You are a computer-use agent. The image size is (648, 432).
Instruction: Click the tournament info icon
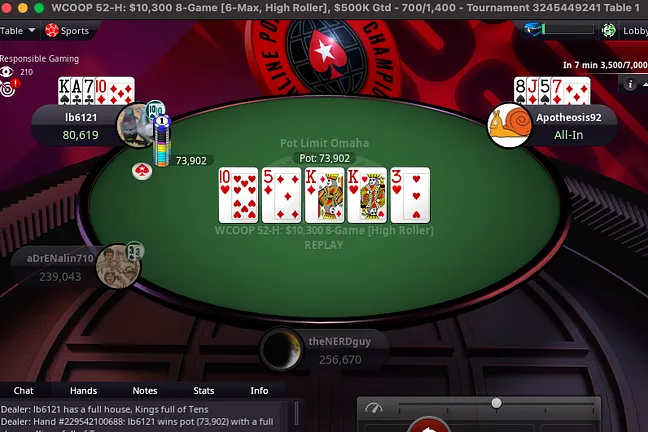631,85
